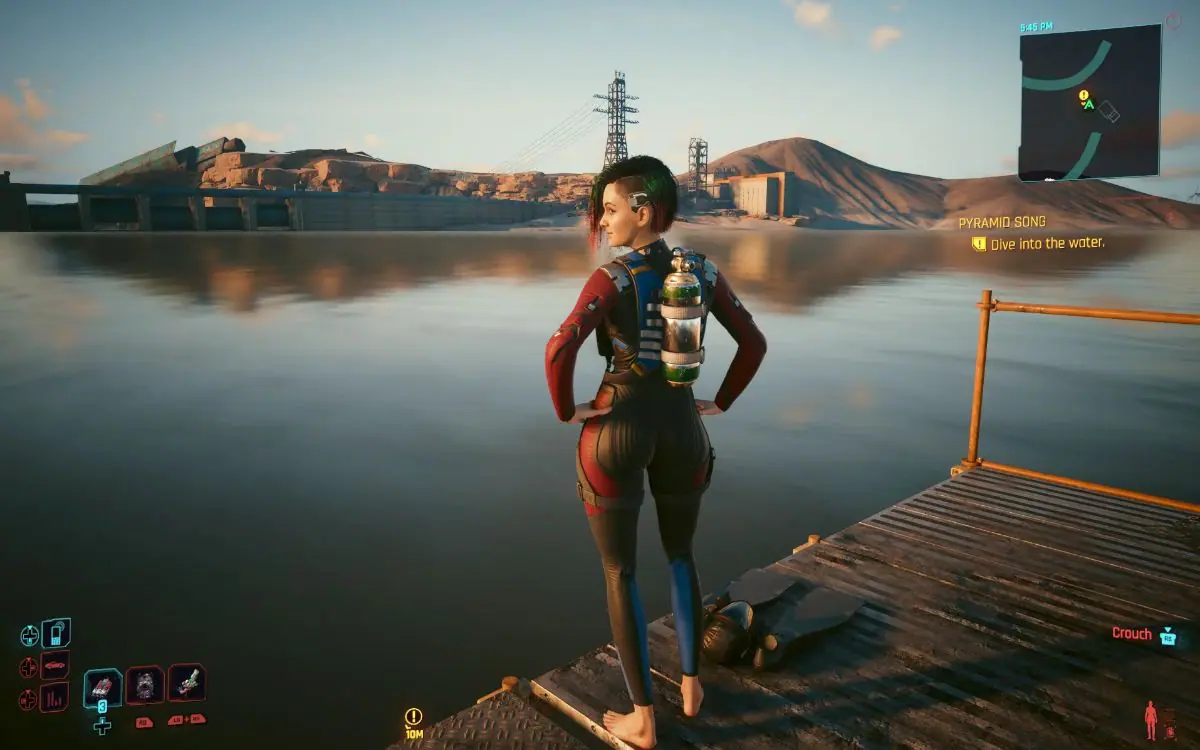
Task: Open the radio bars icon
Action: 55,697
